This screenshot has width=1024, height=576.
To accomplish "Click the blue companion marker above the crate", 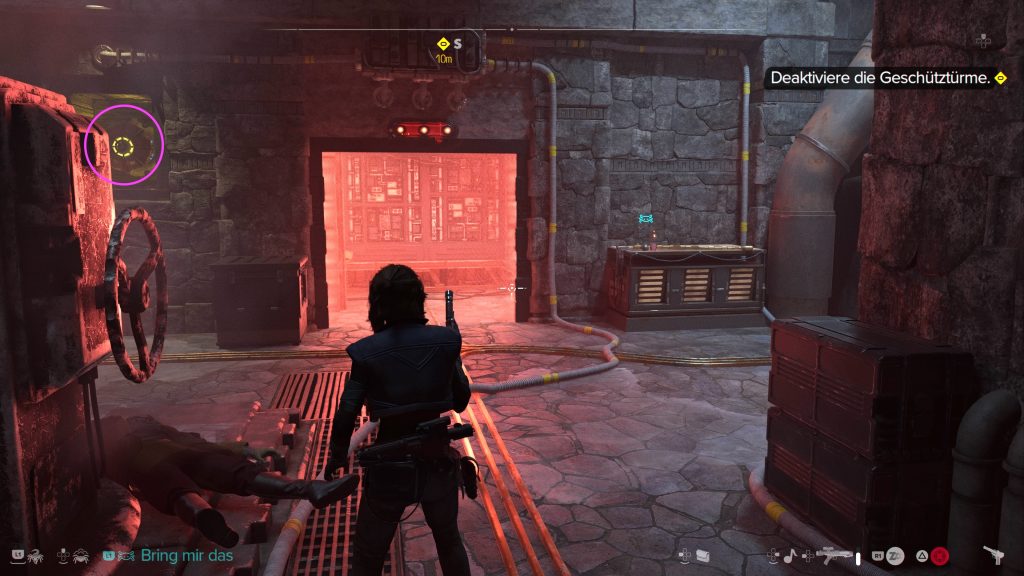I will coord(647,217).
